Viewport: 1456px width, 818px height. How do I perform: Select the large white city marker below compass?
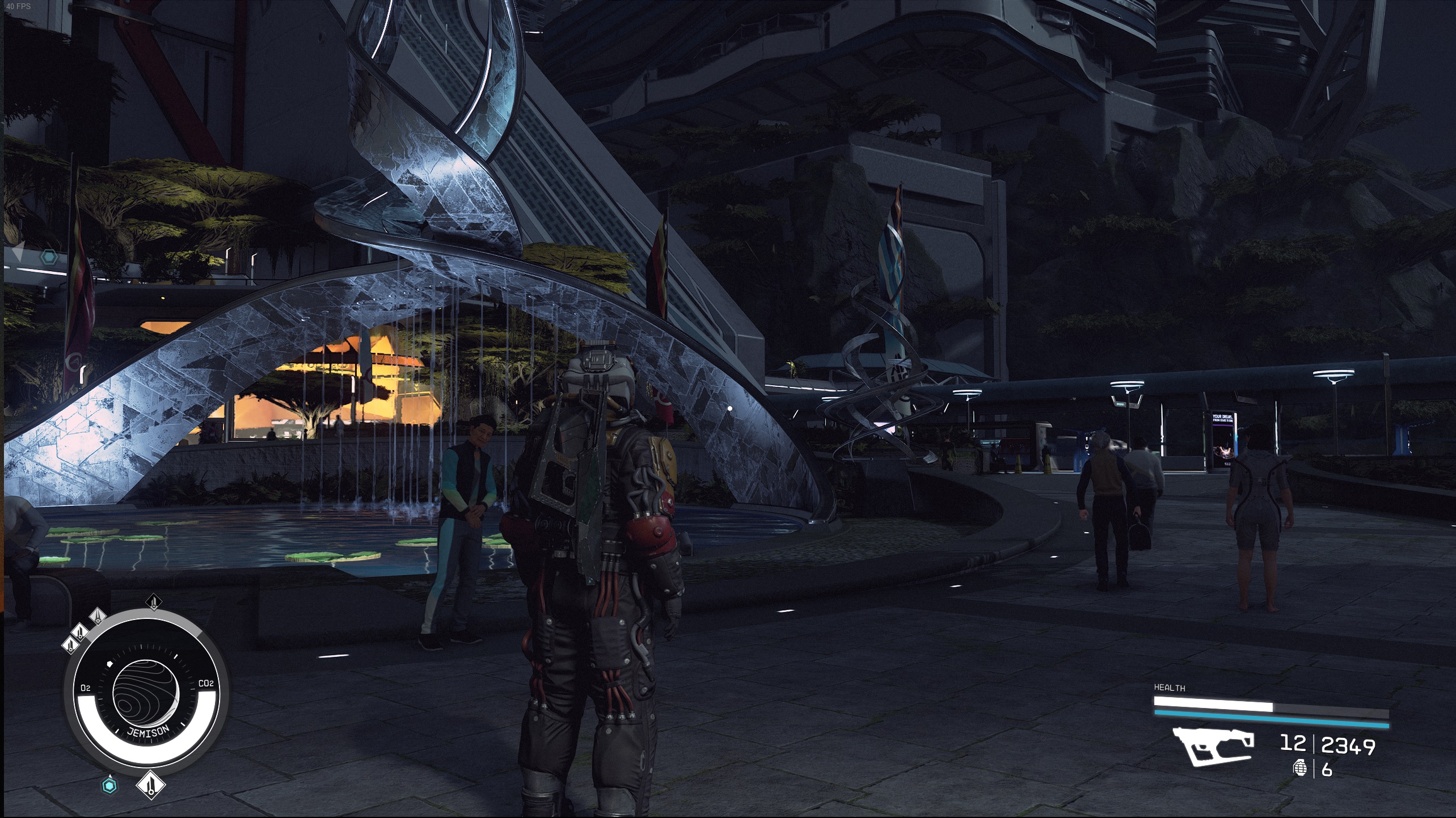(x=150, y=786)
